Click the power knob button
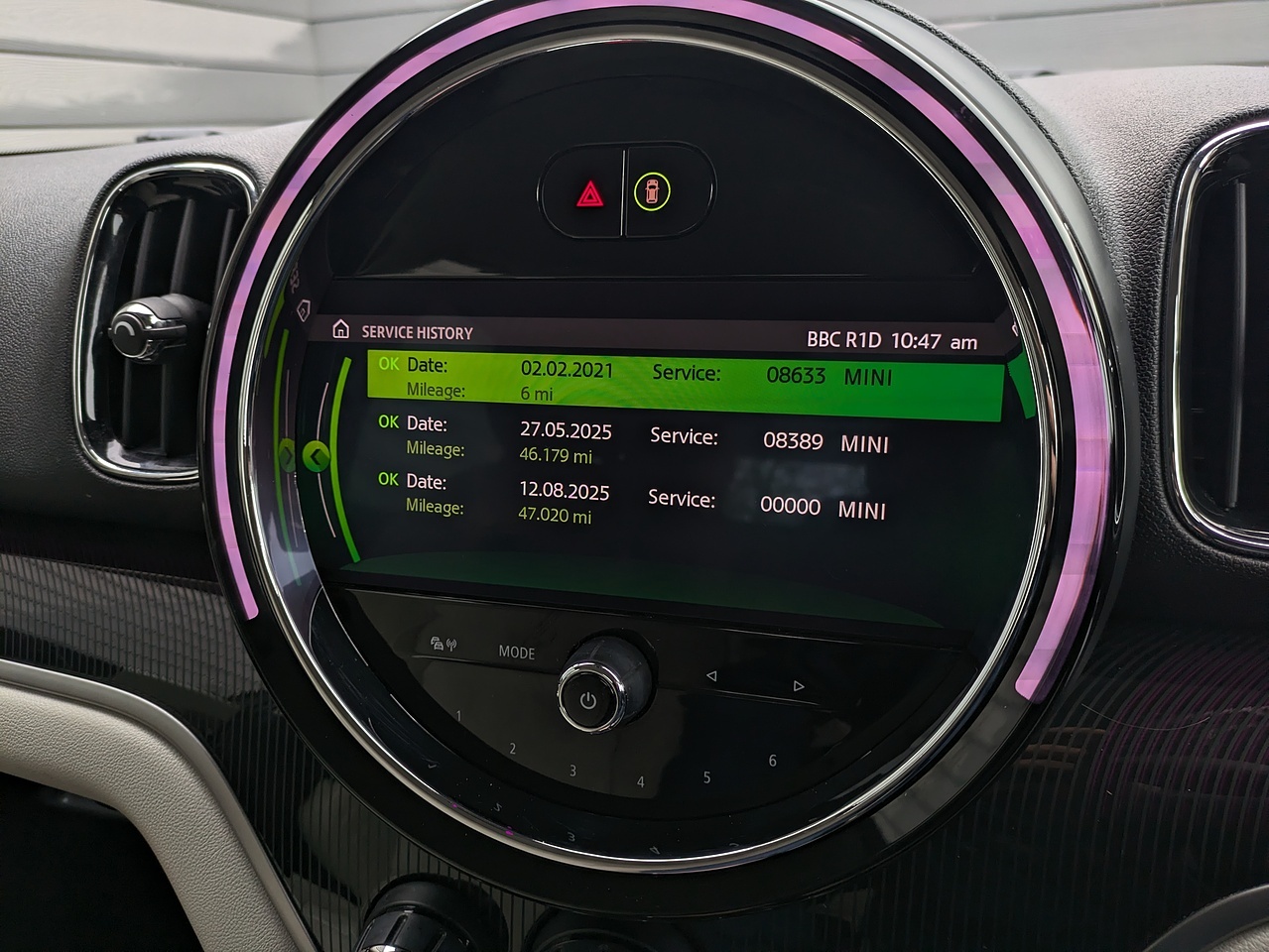The image size is (1269, 952). [588, 699]
